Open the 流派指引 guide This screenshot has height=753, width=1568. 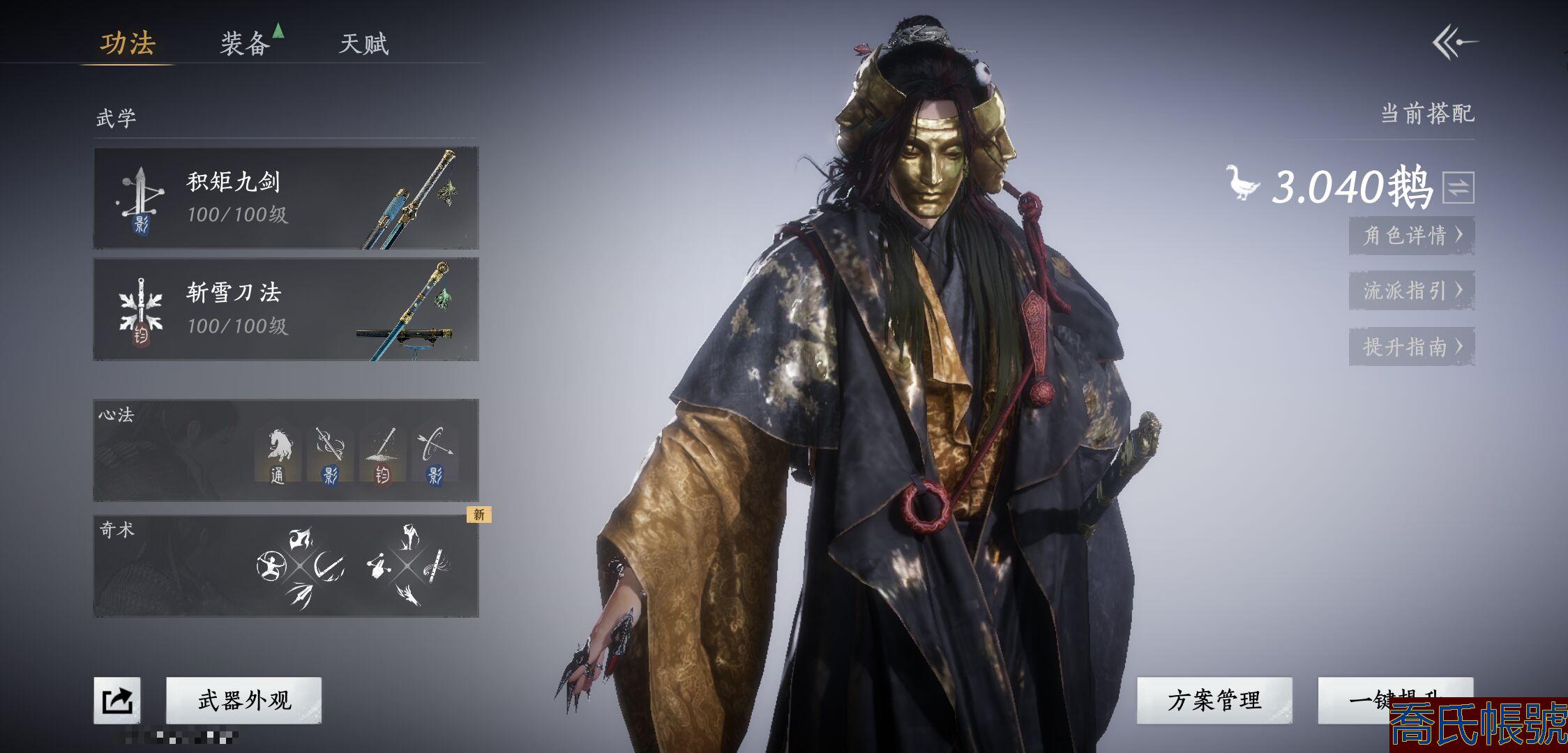pos(1411,290)
